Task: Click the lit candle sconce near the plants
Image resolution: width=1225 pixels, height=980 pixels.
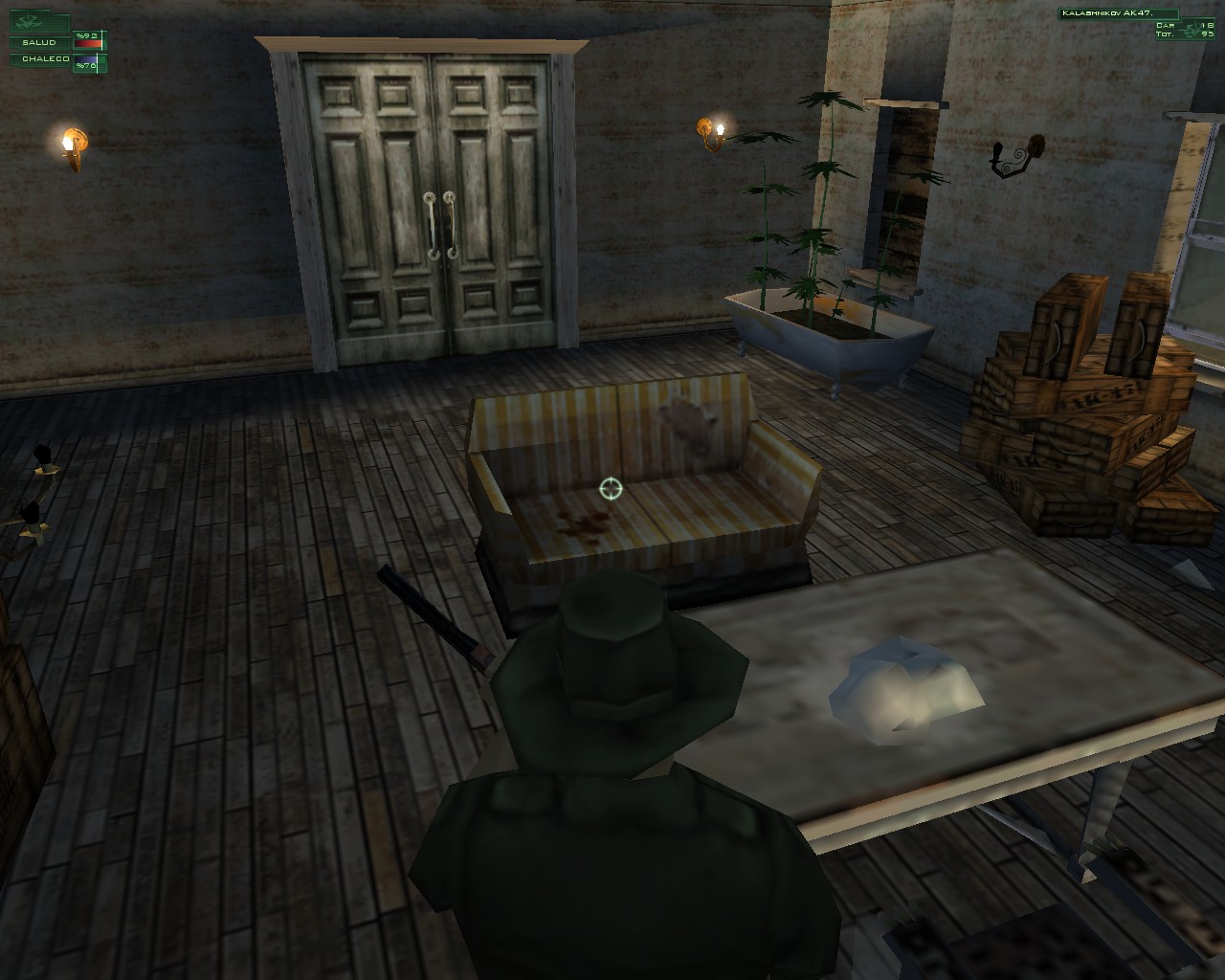Action: [712, 129]
